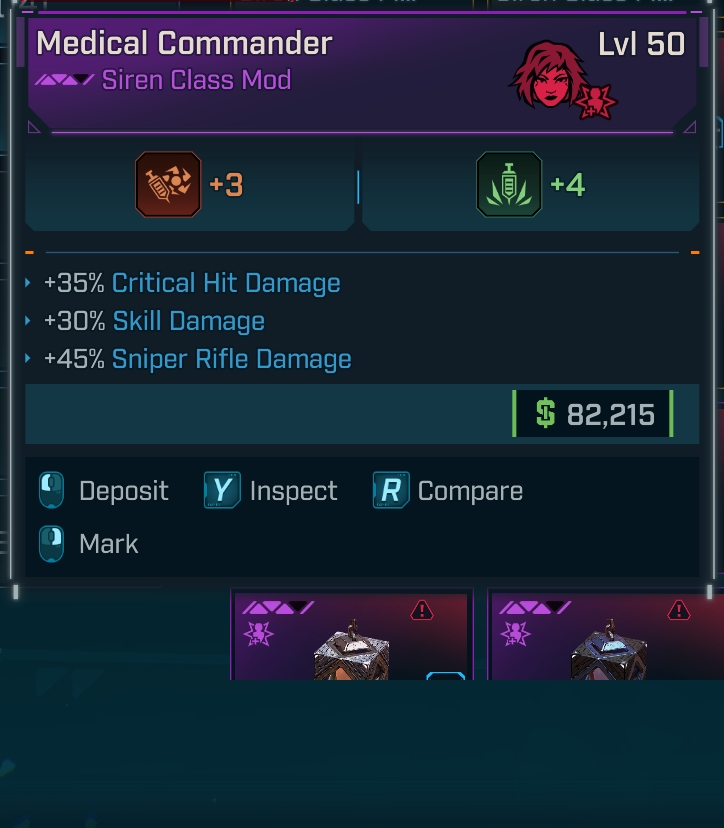Viewport: 724px width, 828px height.
Task: Select the green syringe skill icon
Action: (509, 185)
